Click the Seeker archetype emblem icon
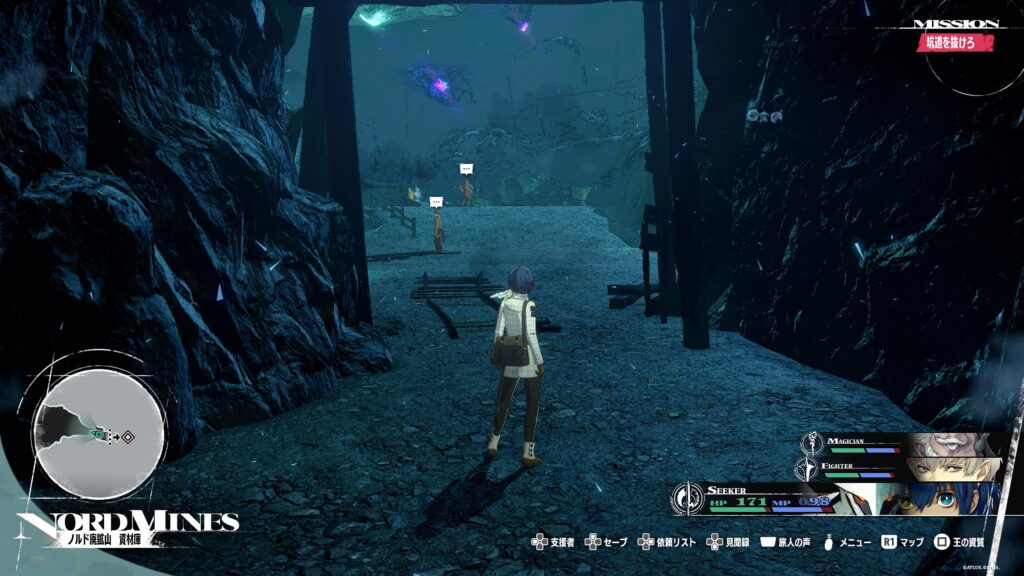This screenshot has width=1024, height=576. (x=688, y=496)
